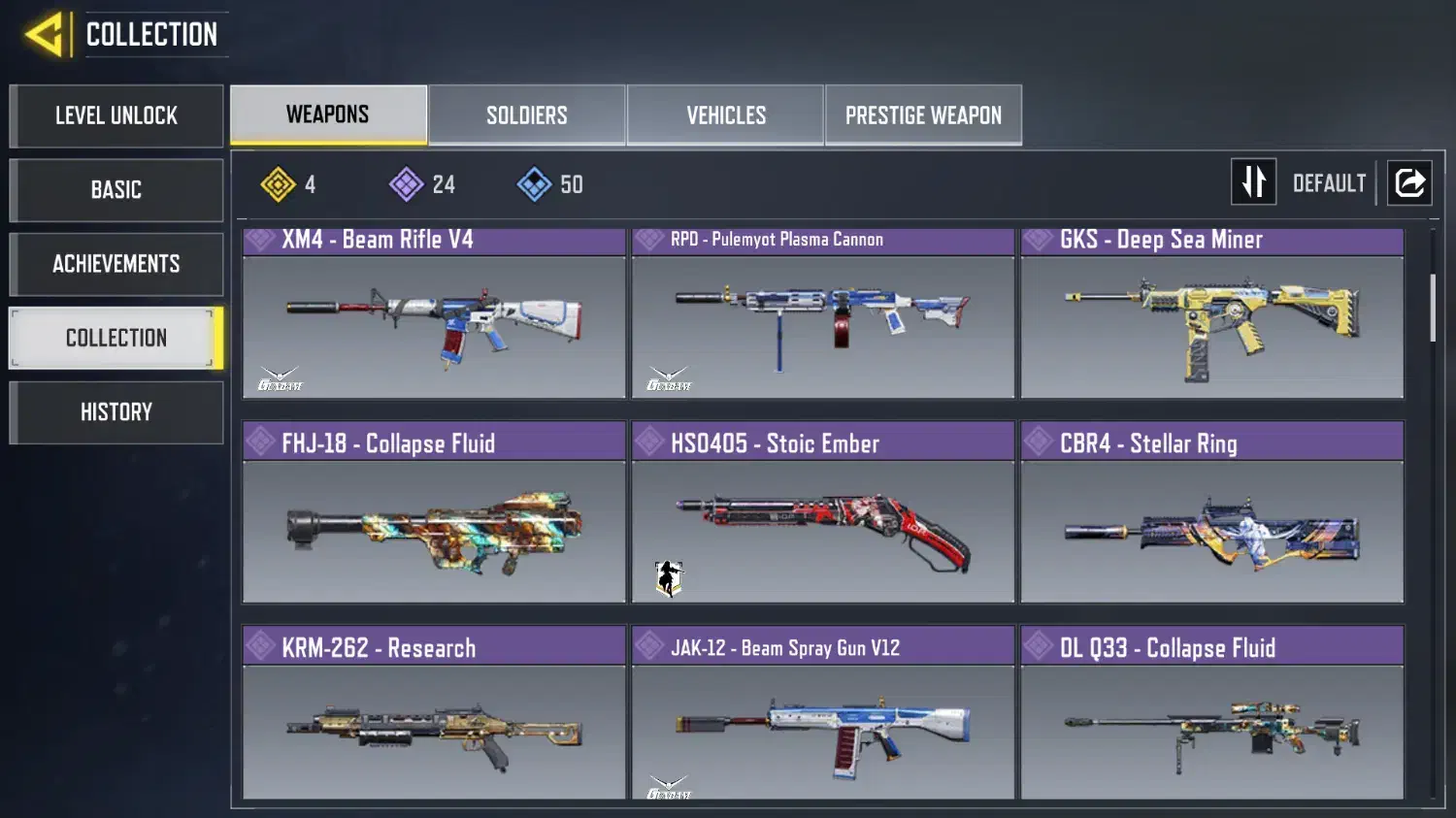Go back using the yellow arrow
Image resolution: width=1456 pixels, height=818 pixels.
[x=45, y=35]
